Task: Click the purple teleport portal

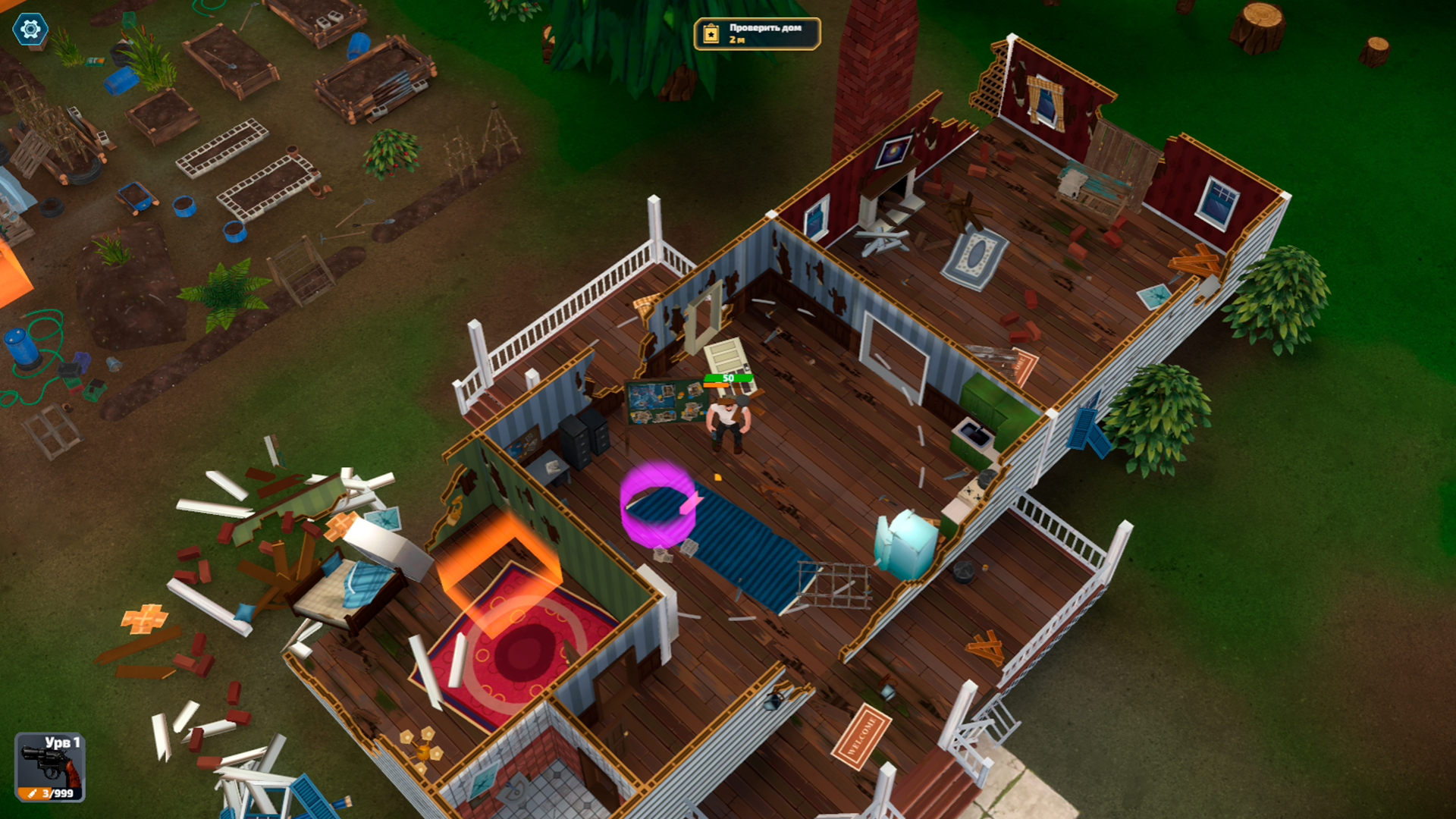Action: coord(657,504)
